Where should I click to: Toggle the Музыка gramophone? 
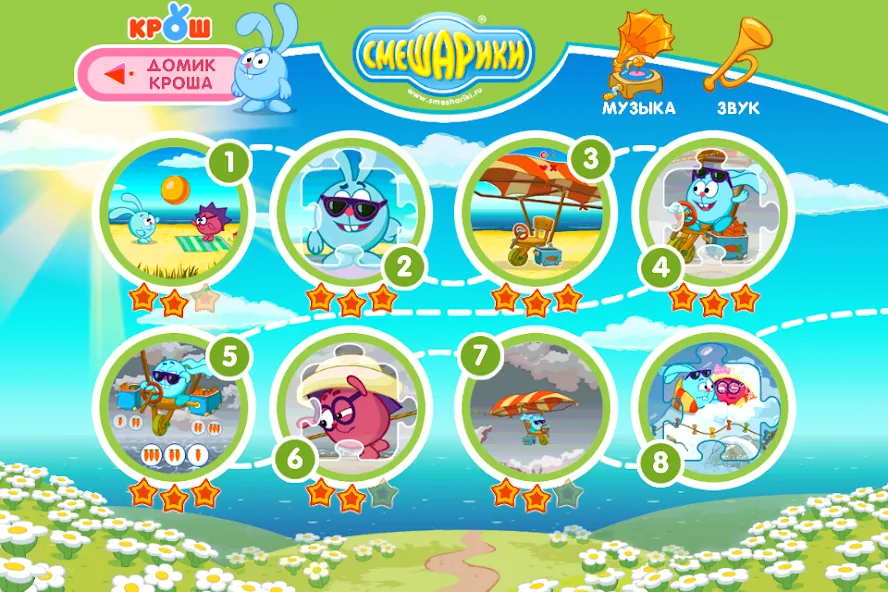[x=638, y=58]
